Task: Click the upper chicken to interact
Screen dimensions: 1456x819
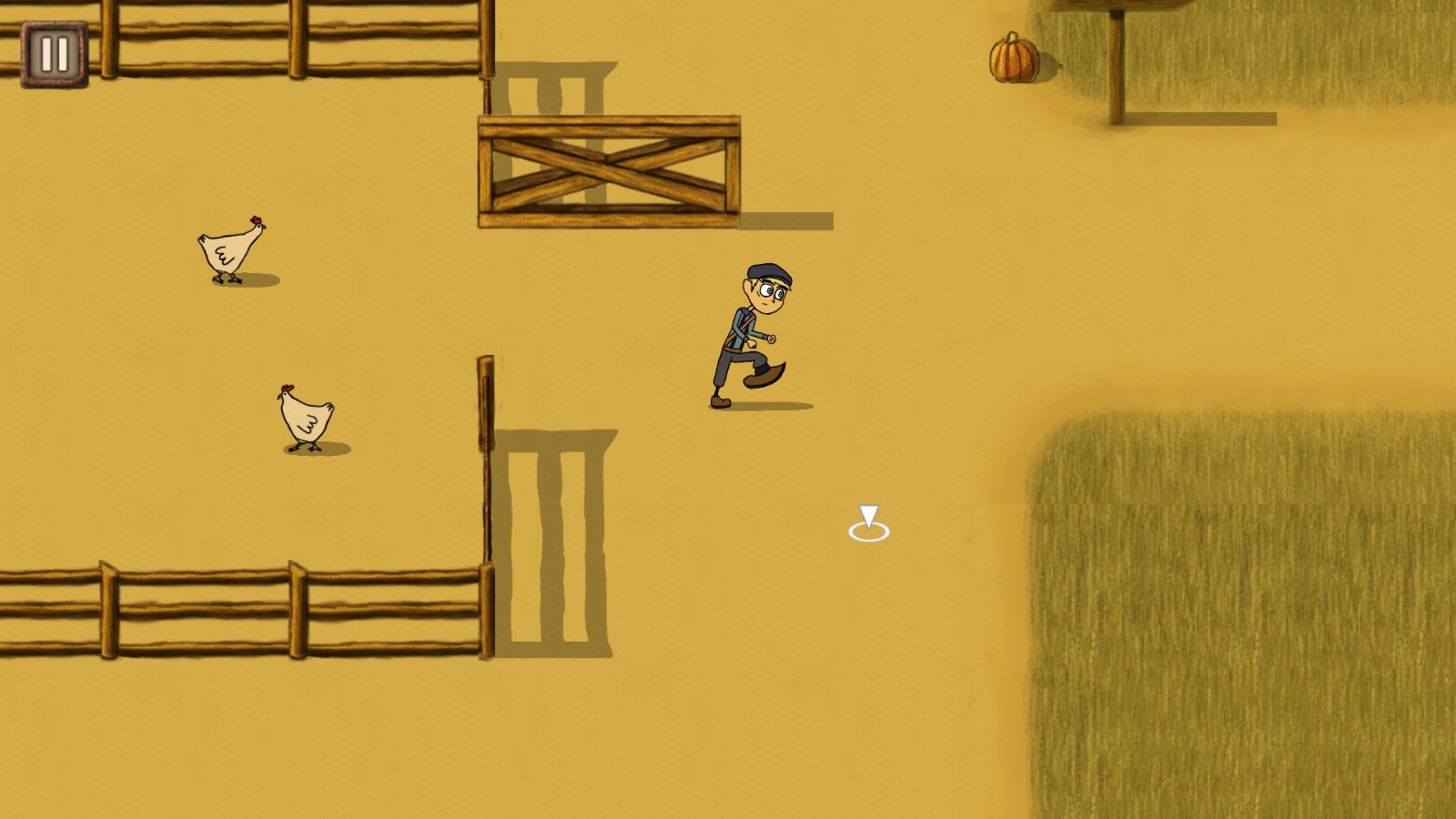Action: click(x=226, y=250)
